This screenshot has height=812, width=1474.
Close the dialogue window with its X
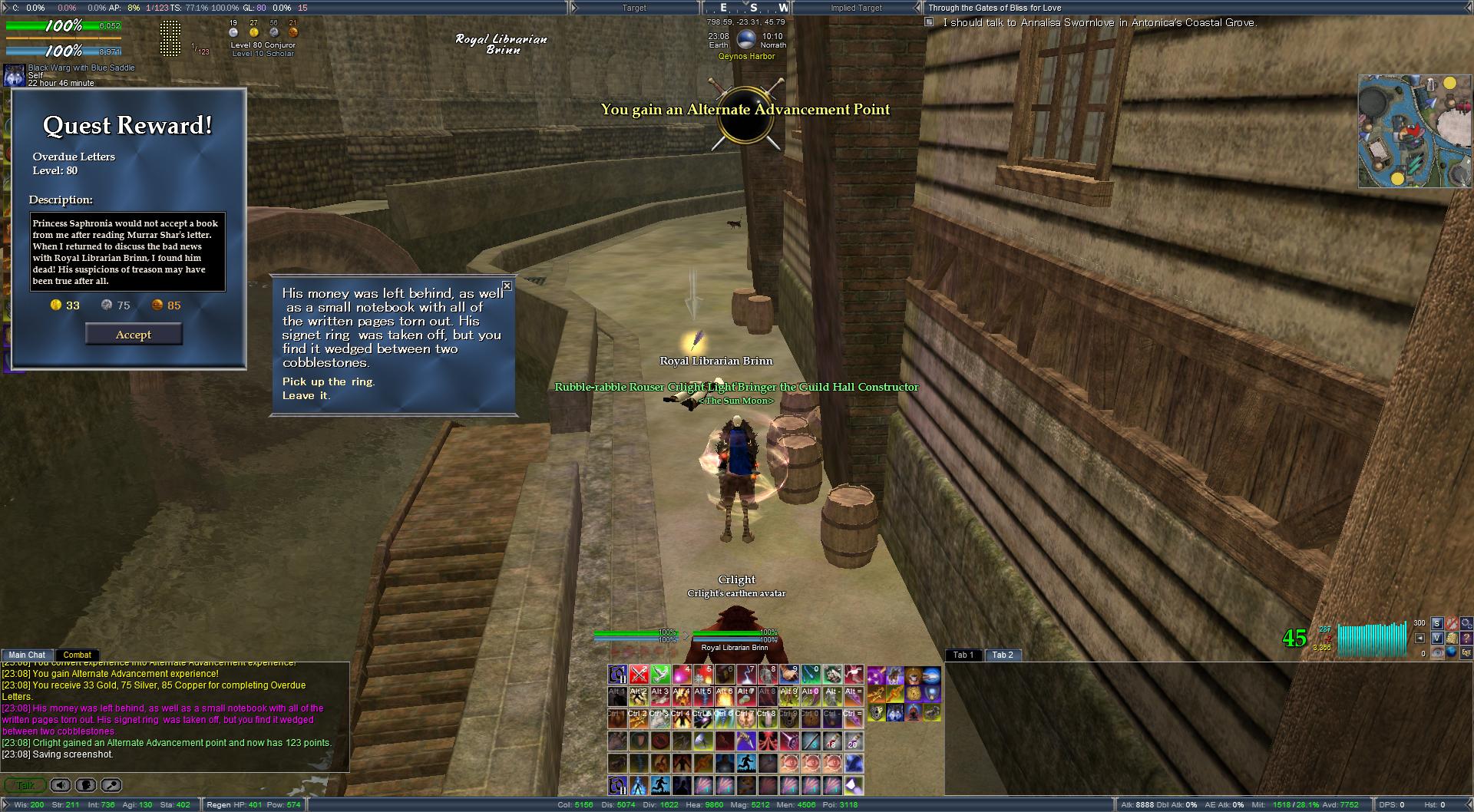click(507, 286)
